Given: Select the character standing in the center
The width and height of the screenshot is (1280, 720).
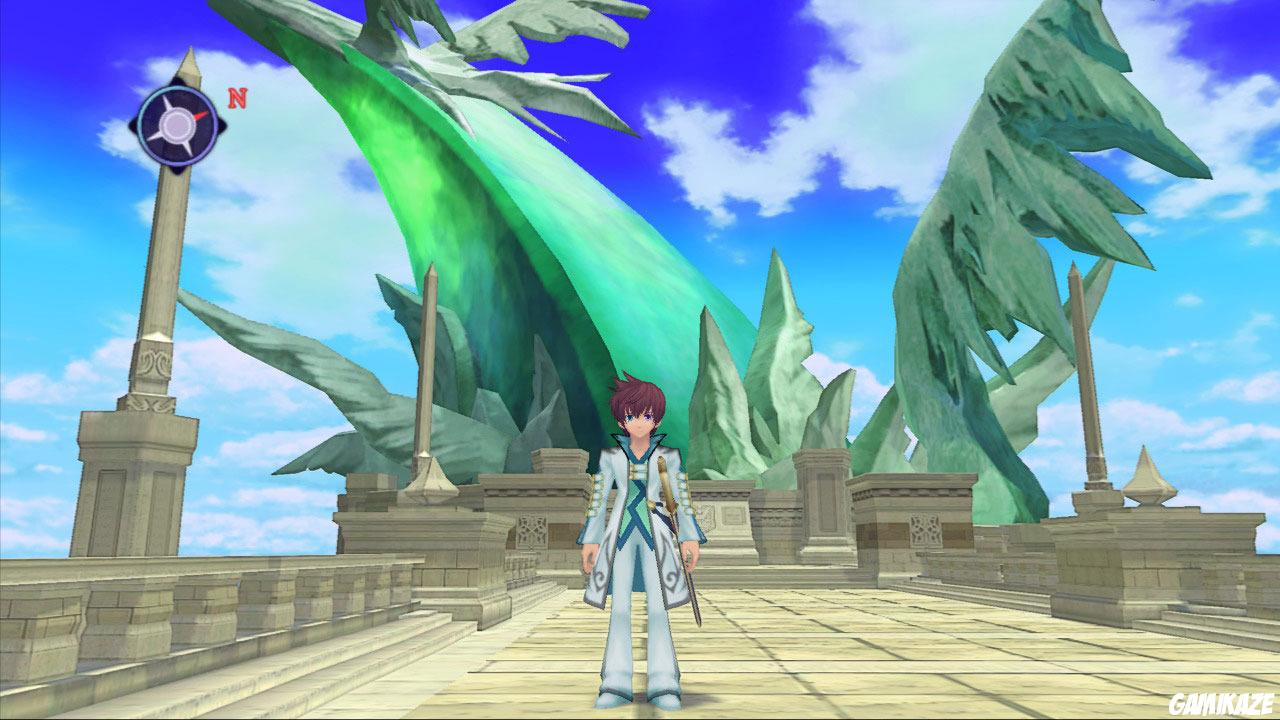Looking at the screenshot, I should point(640,520).
